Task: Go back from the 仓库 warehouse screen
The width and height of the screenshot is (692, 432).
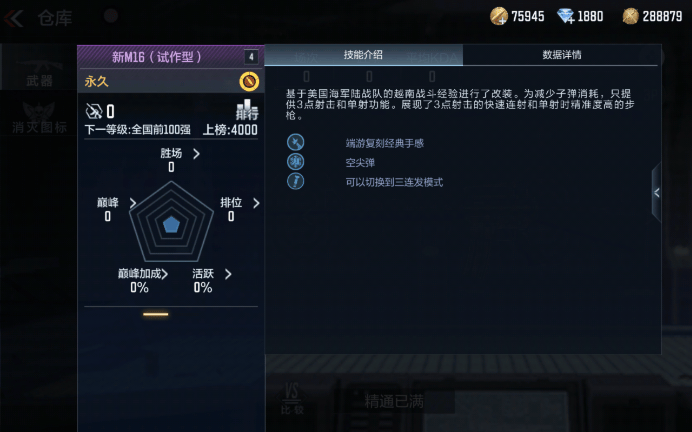Action: pyautogui.click(x=16, y=17)
